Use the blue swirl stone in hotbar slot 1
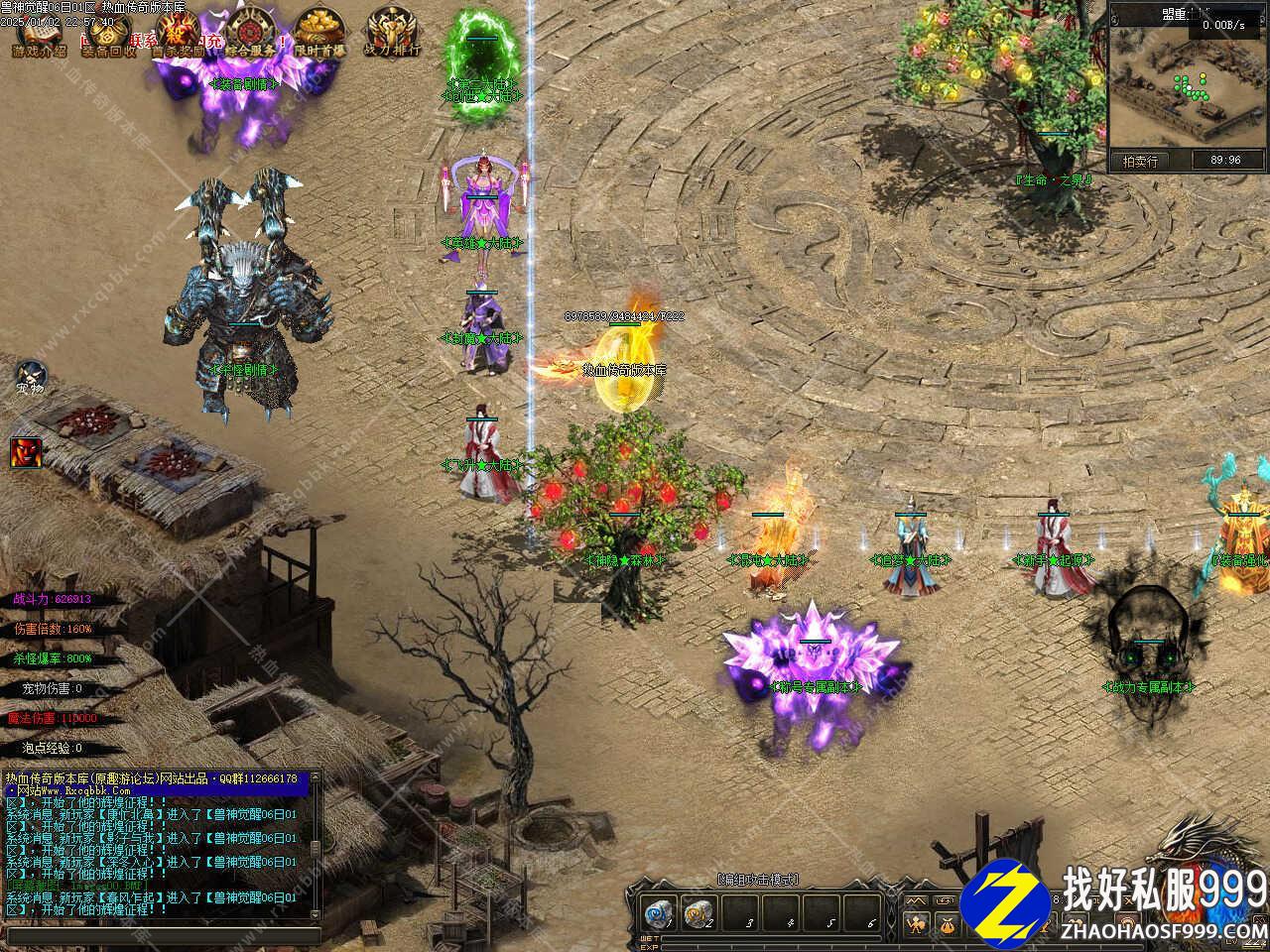 click(x=656, y=913)
